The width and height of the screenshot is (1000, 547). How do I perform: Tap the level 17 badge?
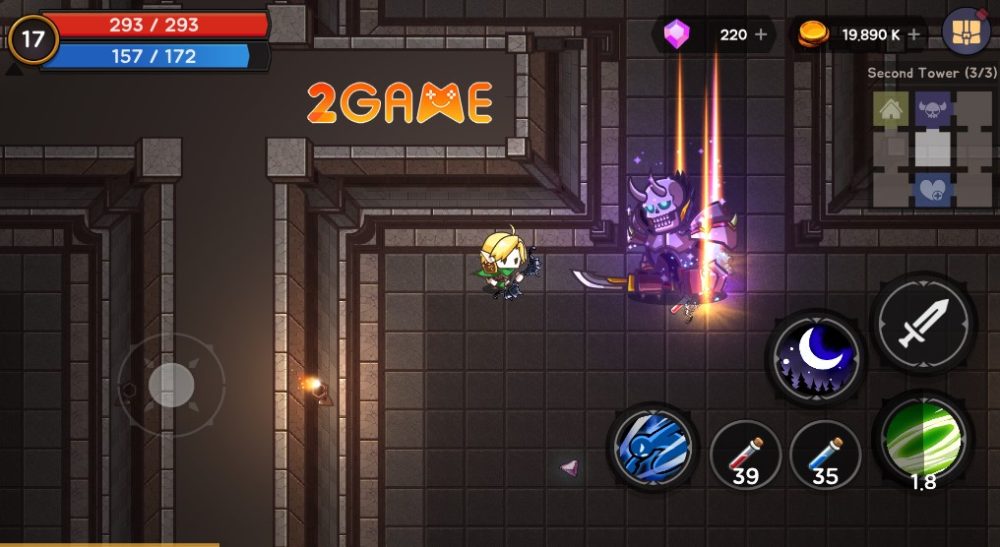[x=33, y=40]
